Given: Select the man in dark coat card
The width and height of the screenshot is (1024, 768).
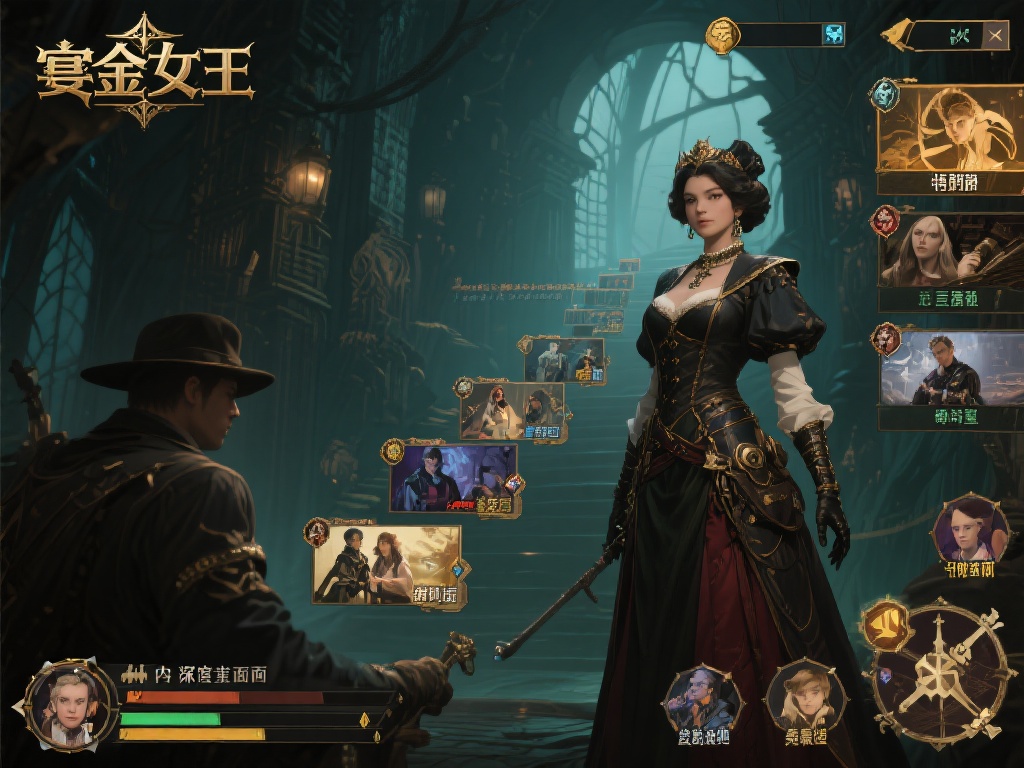Looking at the screenshot, I should (950, 368).
